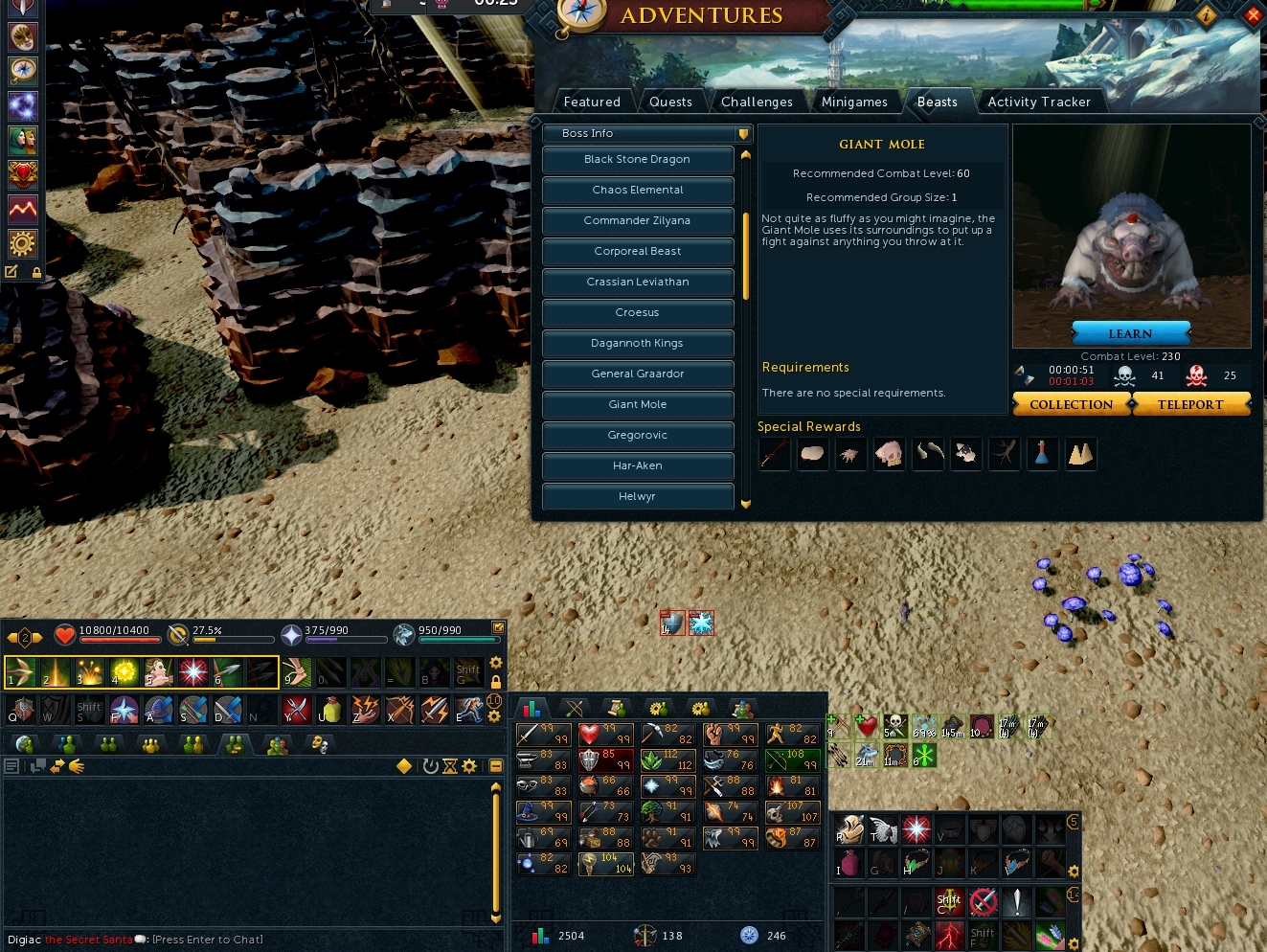Click the down arrow below the boss list
This screenshot has width=1267, height=952.
[x=746, y=504]
